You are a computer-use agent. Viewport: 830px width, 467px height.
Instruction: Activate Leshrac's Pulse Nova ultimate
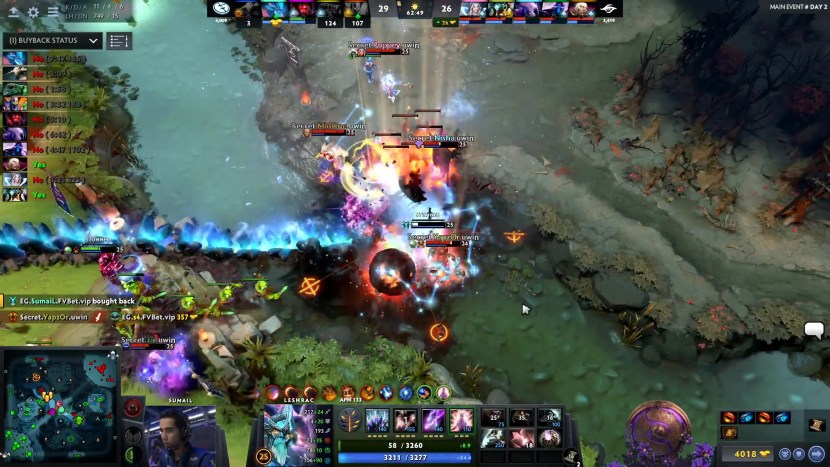[x=461, y=420]
